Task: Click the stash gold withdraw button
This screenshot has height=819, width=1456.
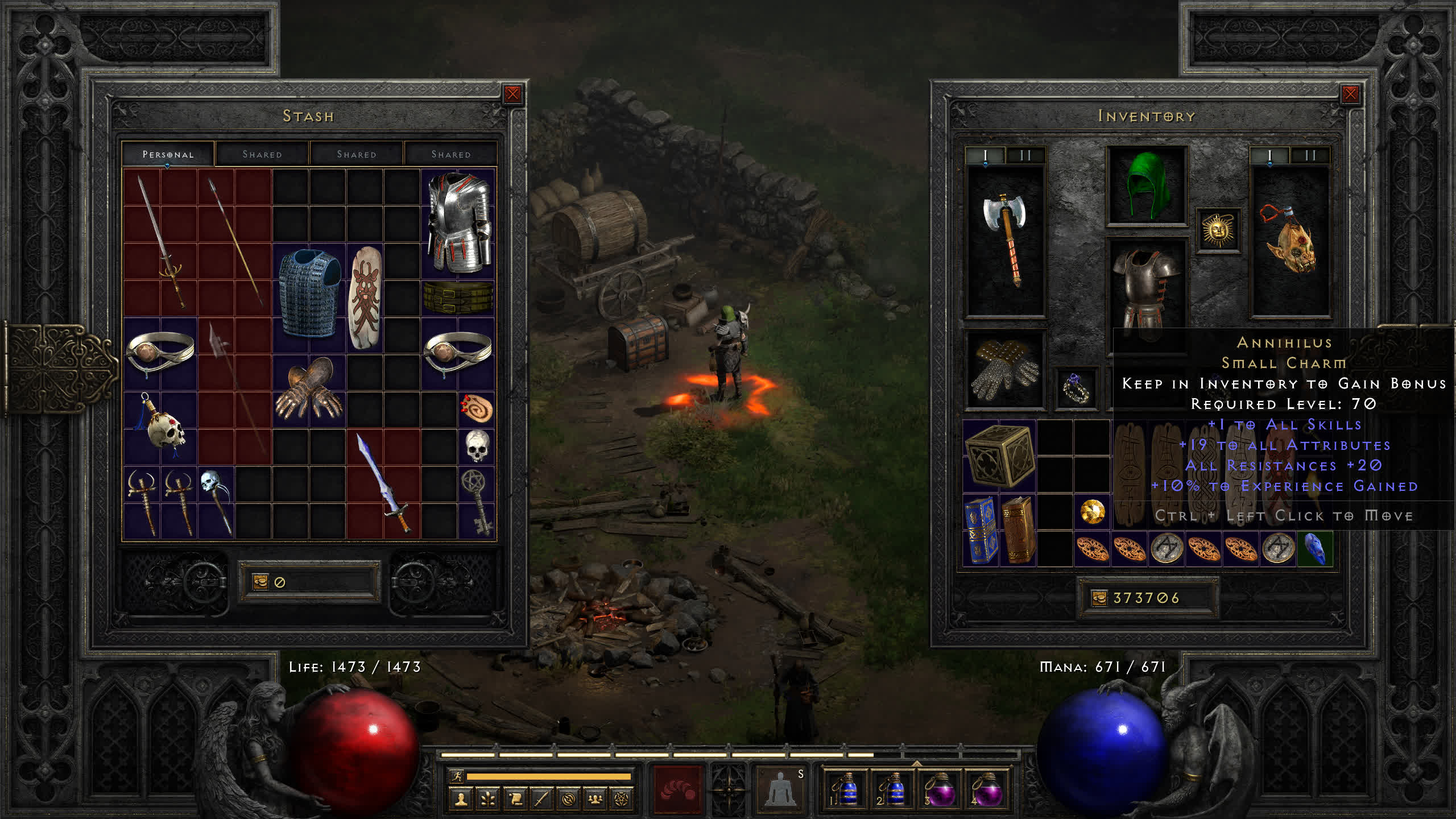Action: [x=260, y=582]
